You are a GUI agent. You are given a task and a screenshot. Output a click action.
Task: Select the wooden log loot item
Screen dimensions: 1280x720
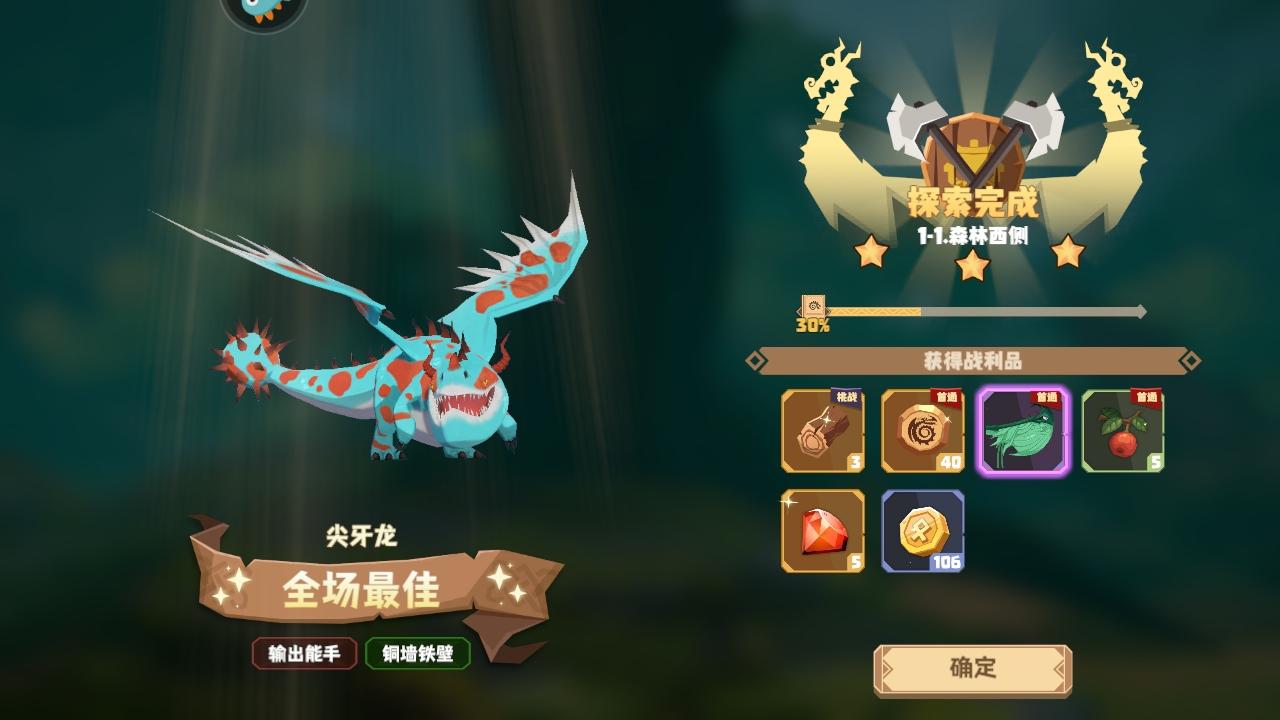822,433
